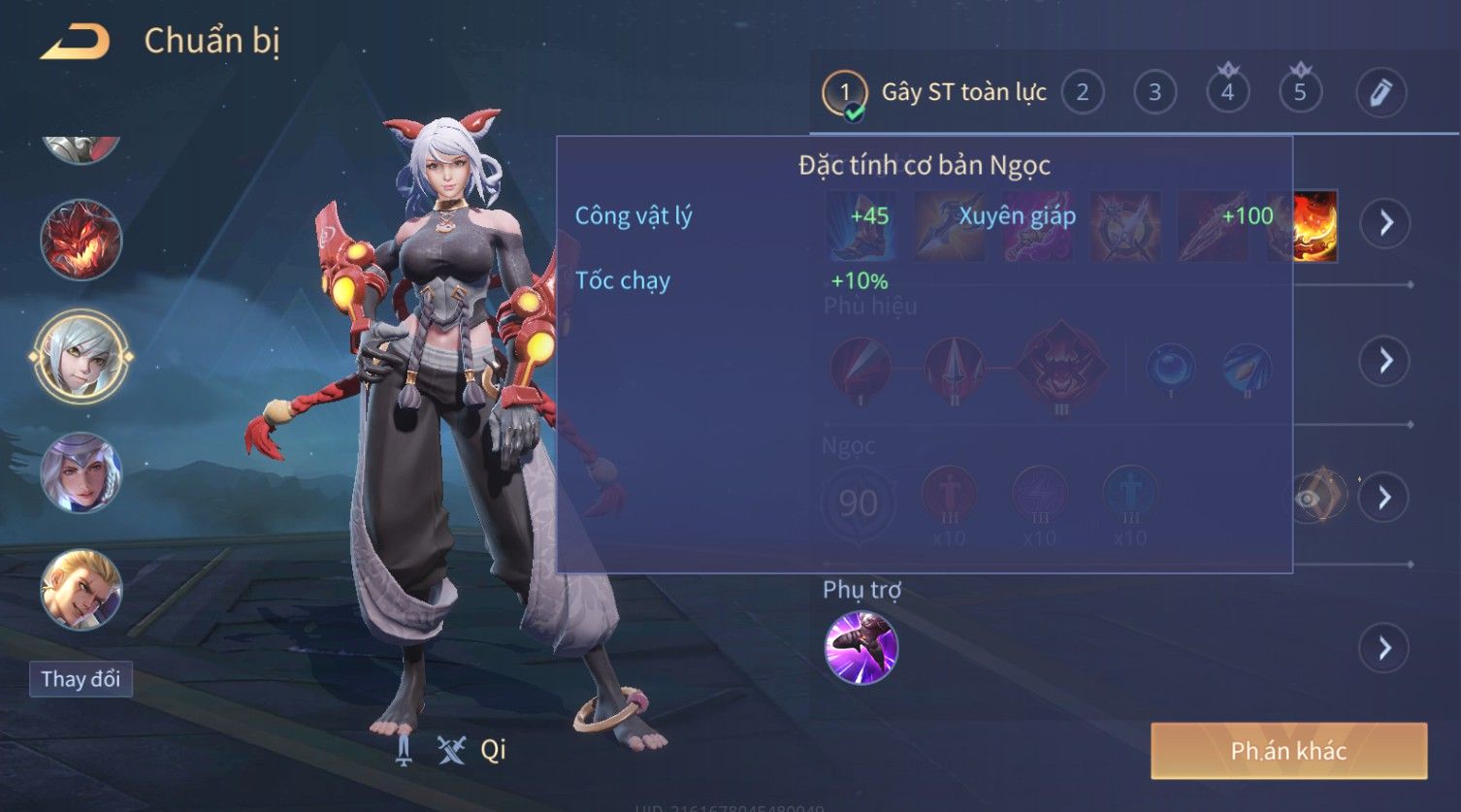
Task: Open the equipment list arrow
Action: [1385, 223]
